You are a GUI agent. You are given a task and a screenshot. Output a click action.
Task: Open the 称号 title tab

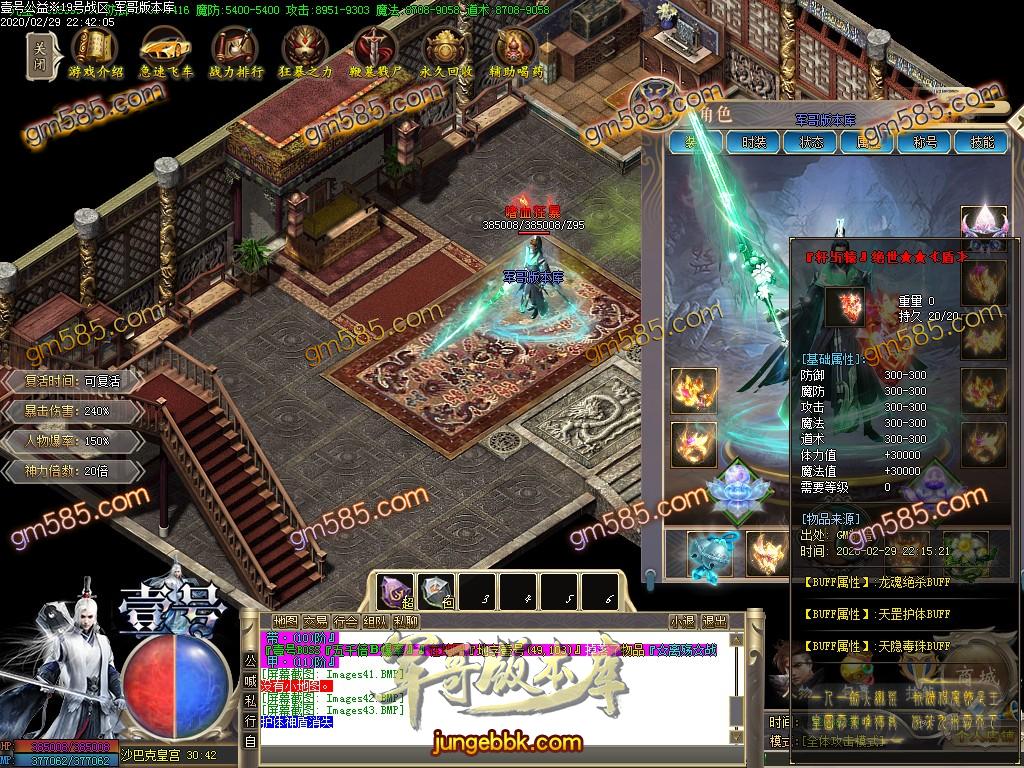pos(925,142)
